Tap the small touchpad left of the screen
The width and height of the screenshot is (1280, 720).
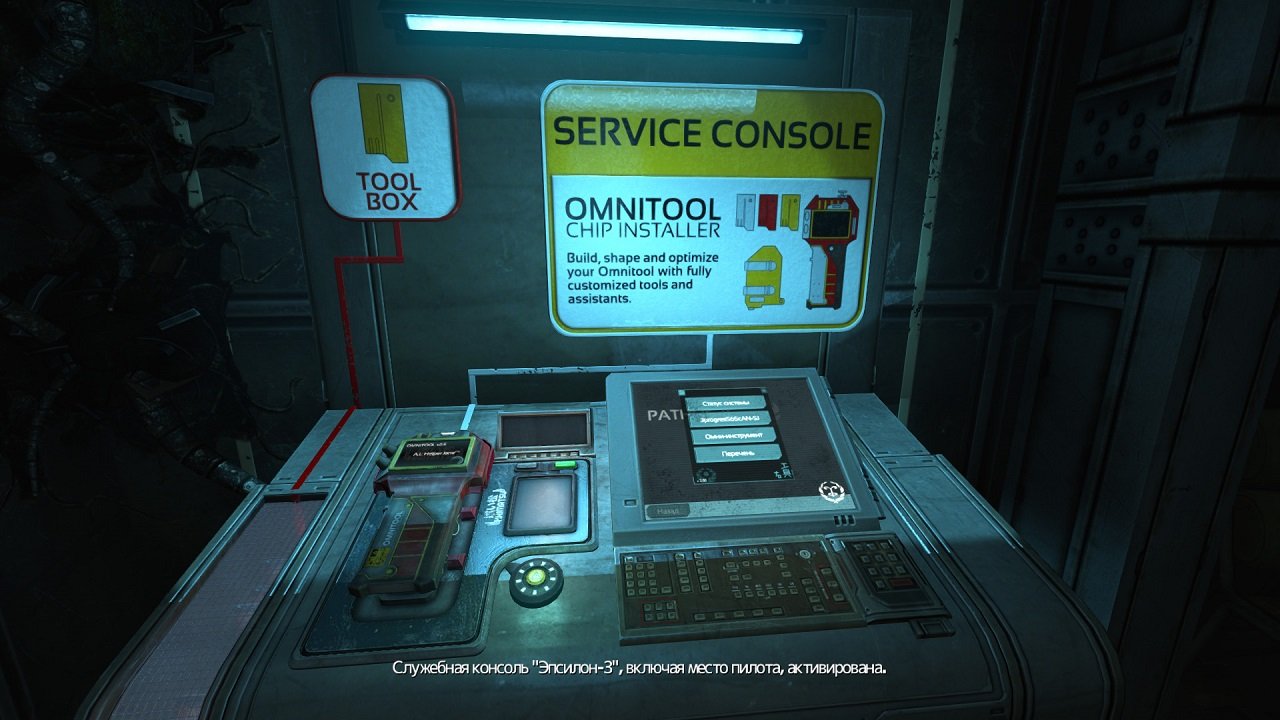543,505
